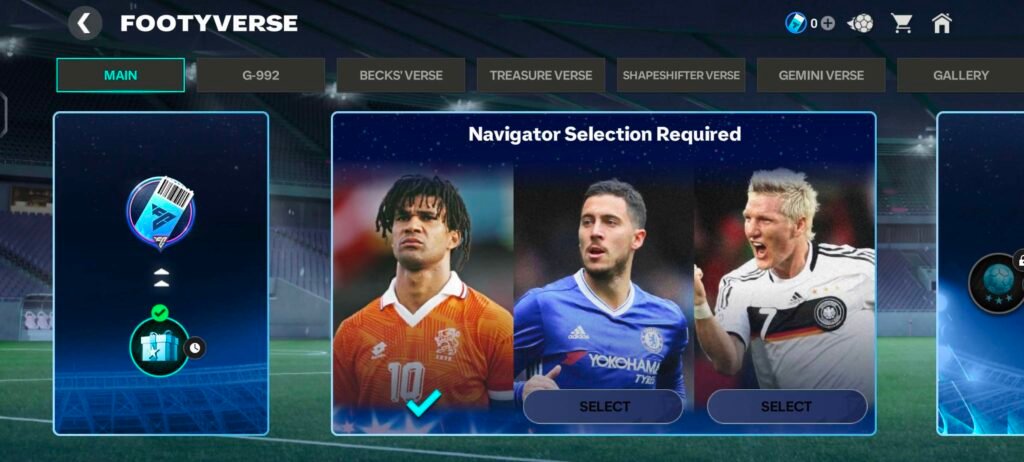Choose the orange Netherlands player card
Screen dimensions: 1024x462
pos(423,300)
